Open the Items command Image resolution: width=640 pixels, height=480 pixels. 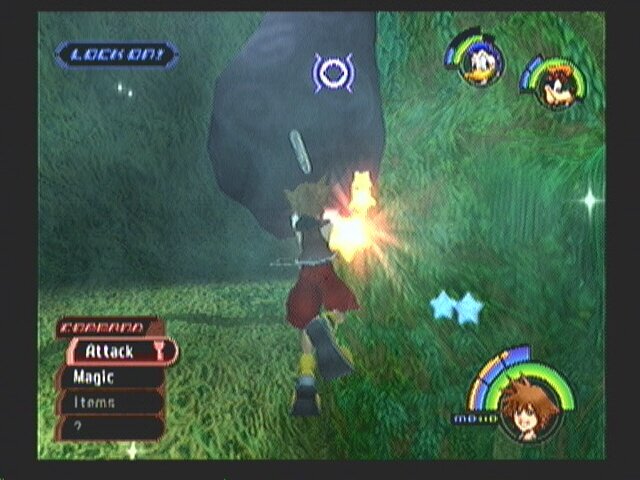108,402
